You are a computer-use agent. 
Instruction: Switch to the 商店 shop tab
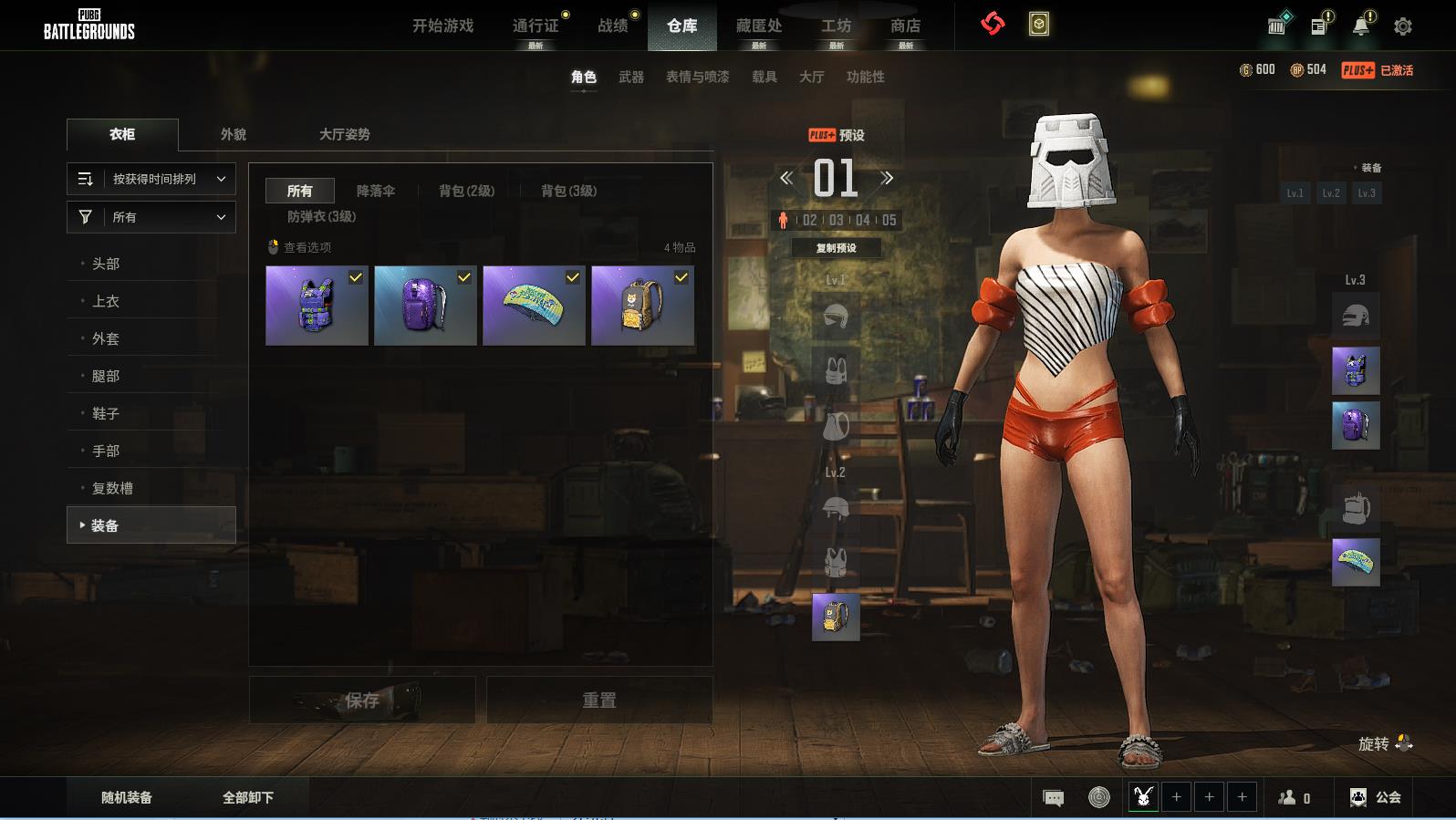tap(905, 26)
